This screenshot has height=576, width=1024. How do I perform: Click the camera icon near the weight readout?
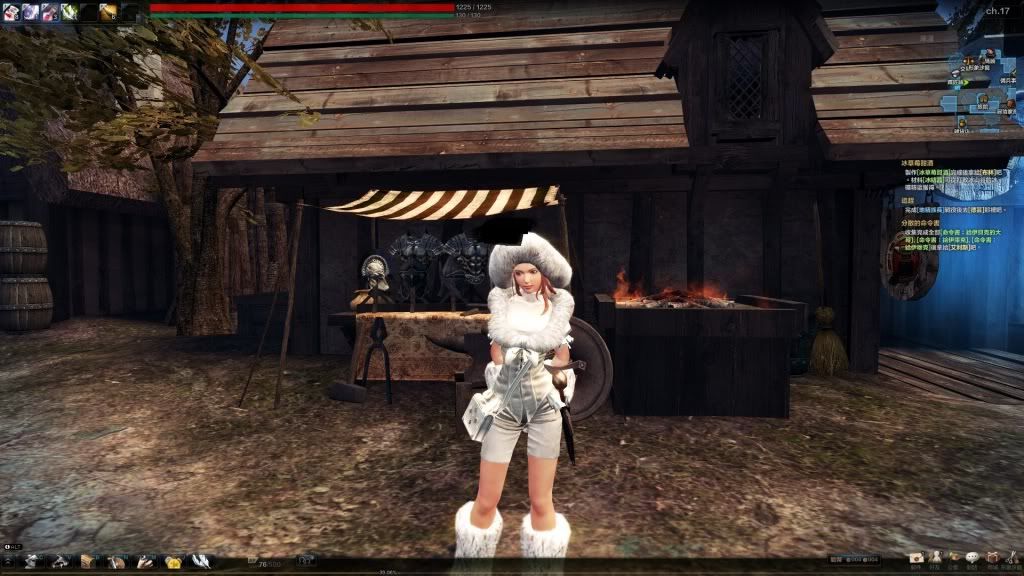coord(305,561)
